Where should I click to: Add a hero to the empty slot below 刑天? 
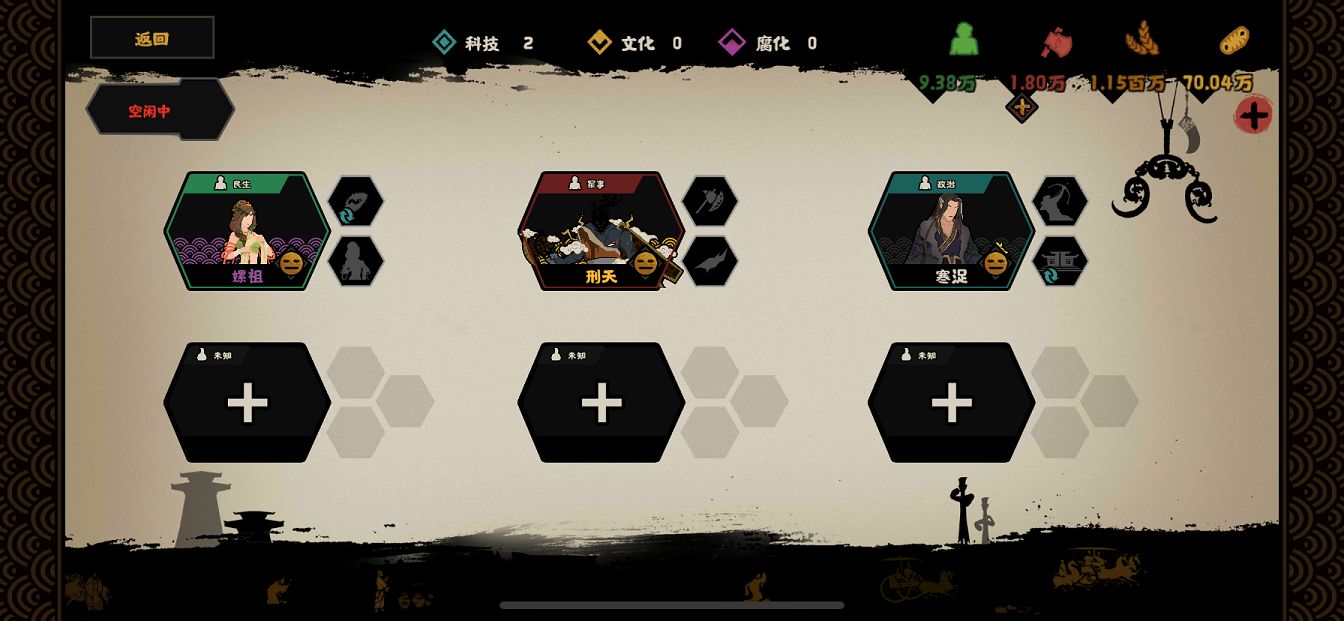click(601, 402)
